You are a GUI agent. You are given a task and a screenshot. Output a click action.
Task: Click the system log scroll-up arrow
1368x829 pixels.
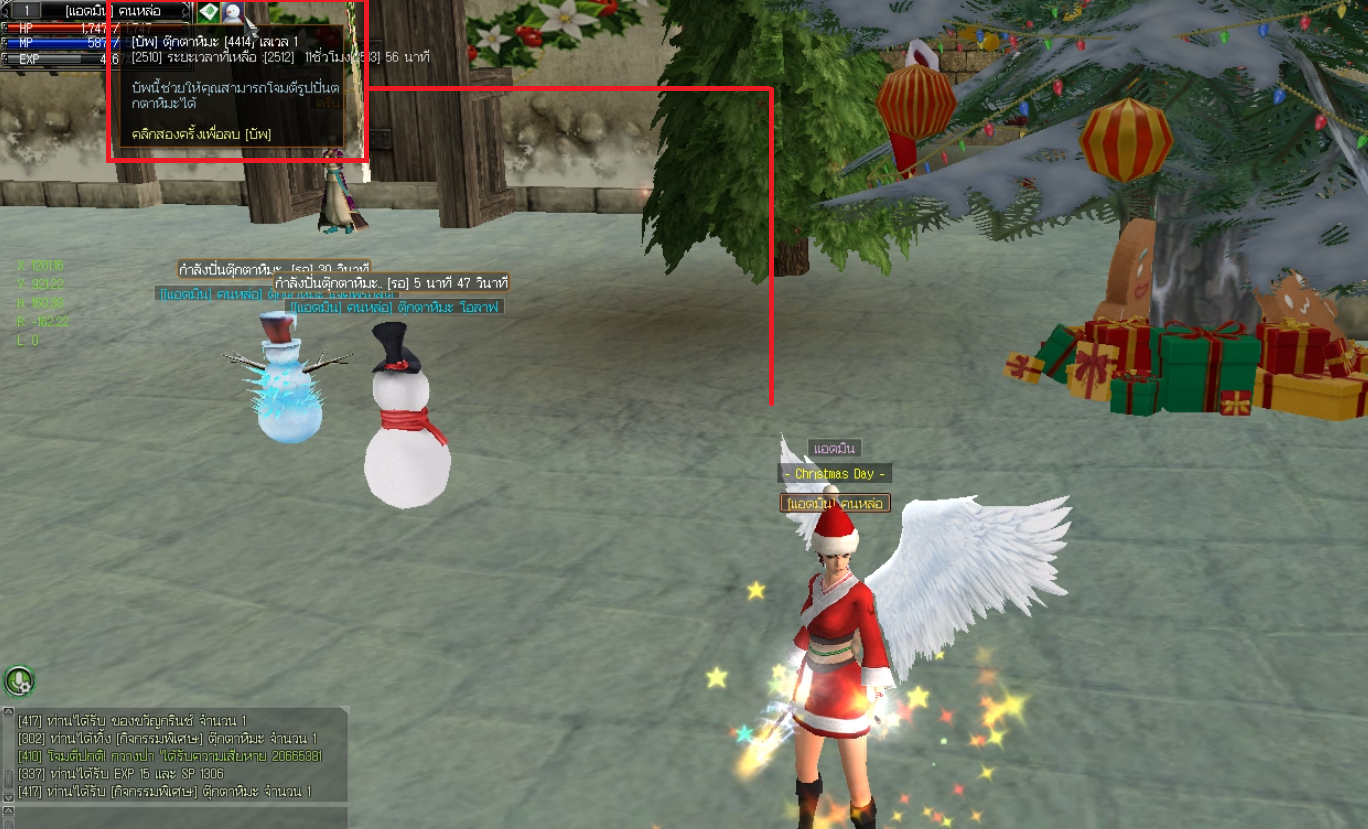pyautogui.click(x=8, y=713)
